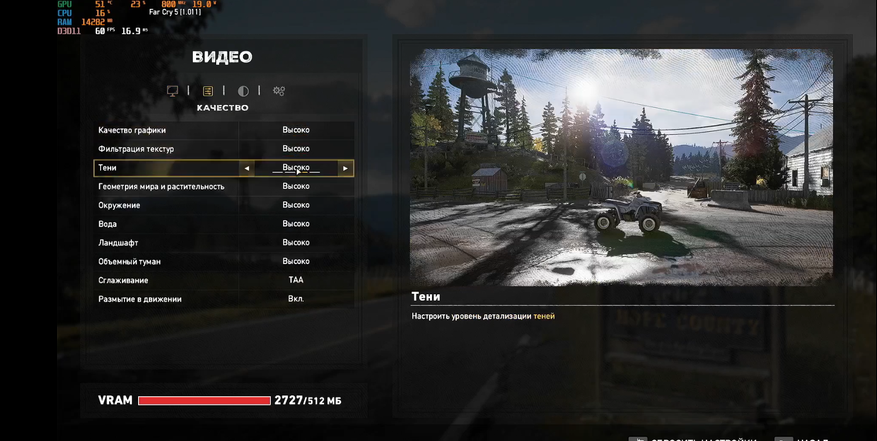The height and width of the screenshot is (441, 877).
Task: Select Геометрия мира и растительность row
Action: [224, 186]
